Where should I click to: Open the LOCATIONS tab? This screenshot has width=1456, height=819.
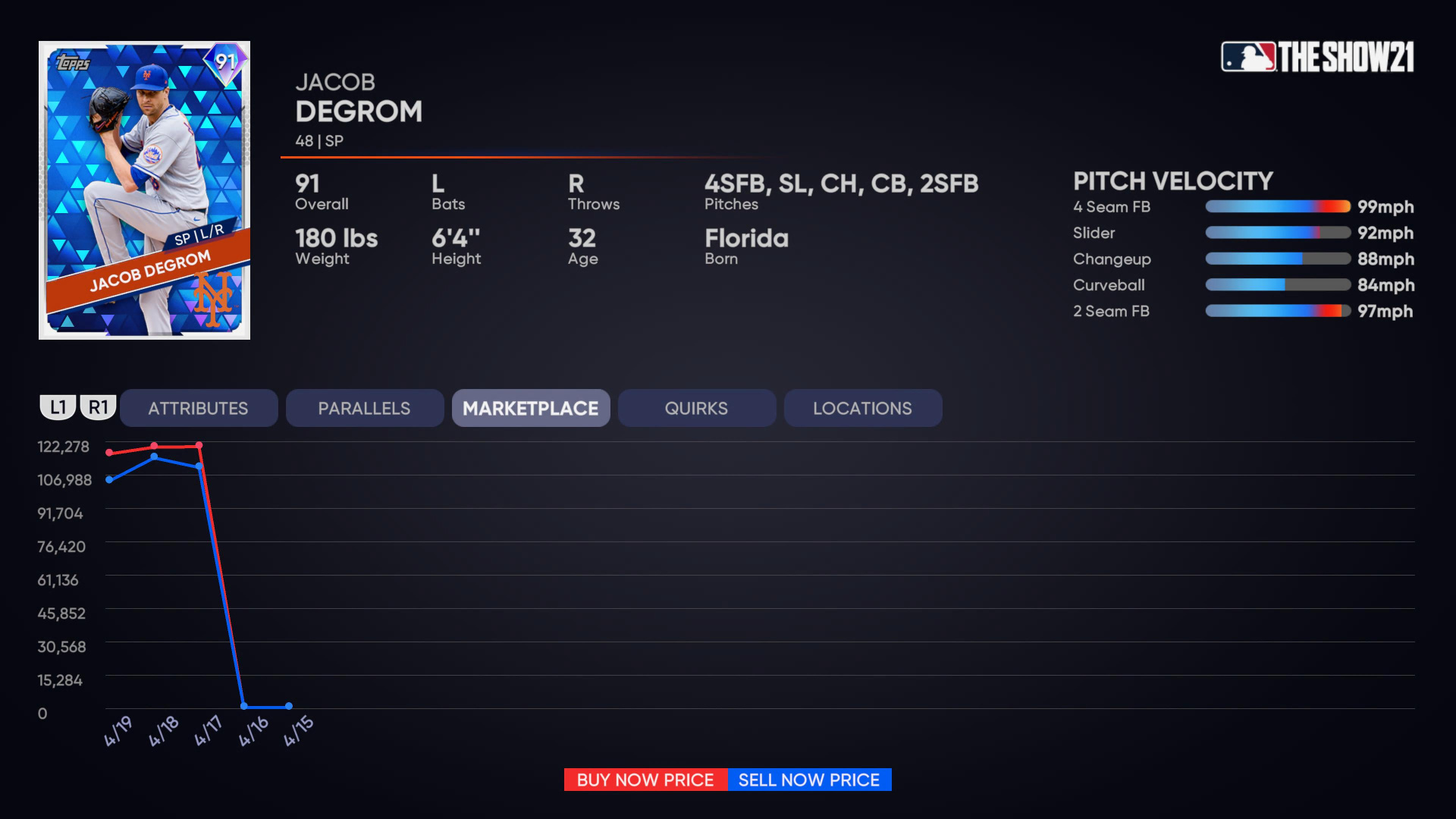point(862,407)
